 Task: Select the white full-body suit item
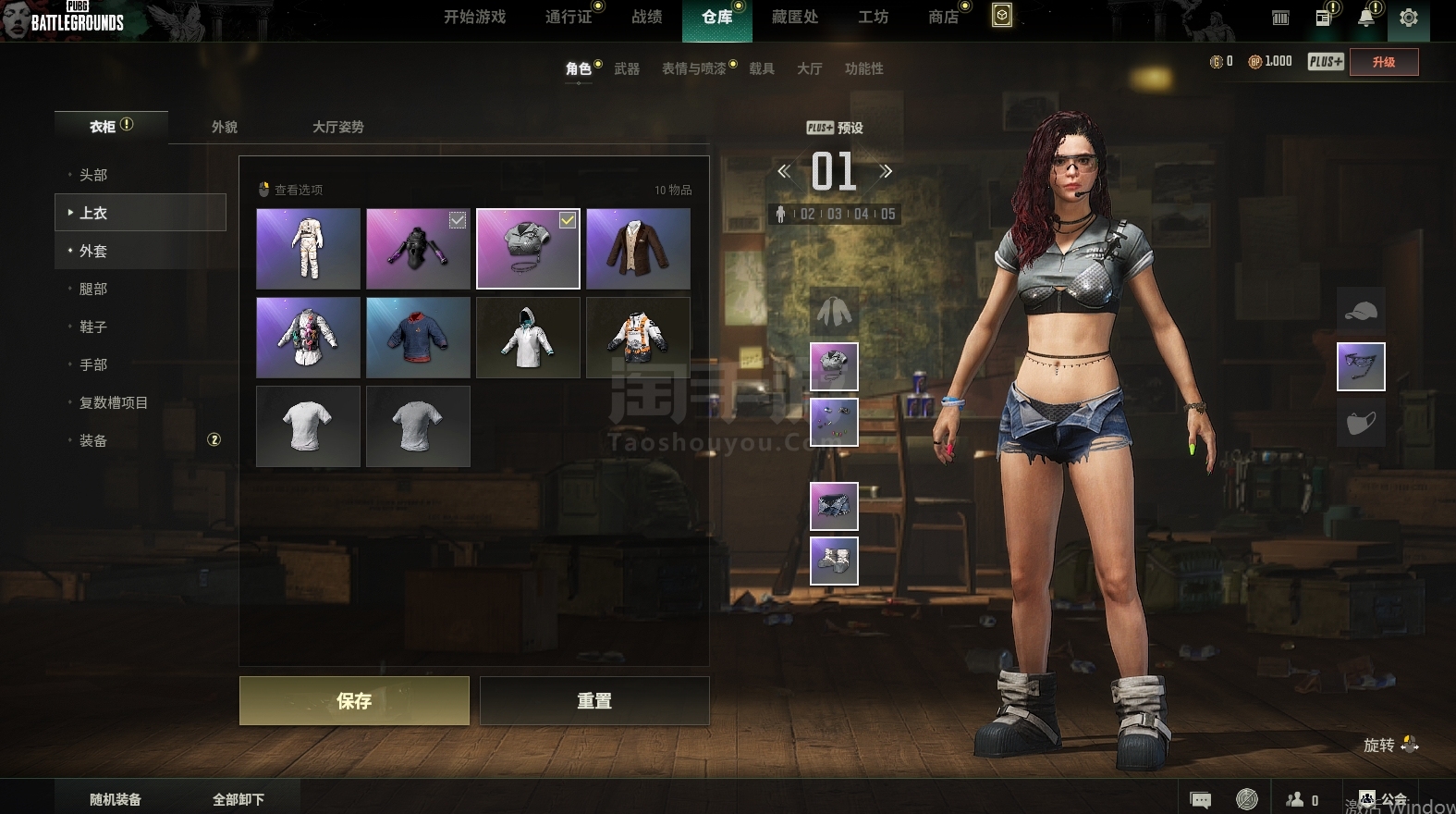[x=308, y=249]
